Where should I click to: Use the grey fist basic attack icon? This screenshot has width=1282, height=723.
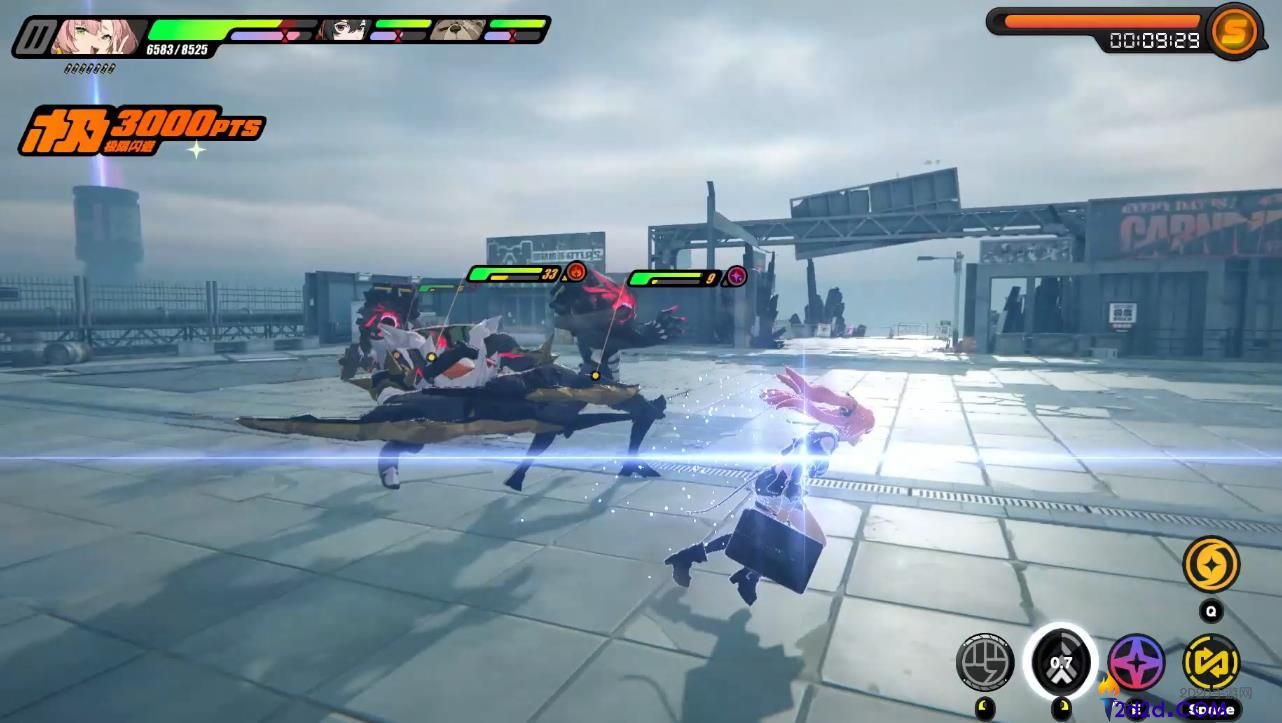click(985, 662)
